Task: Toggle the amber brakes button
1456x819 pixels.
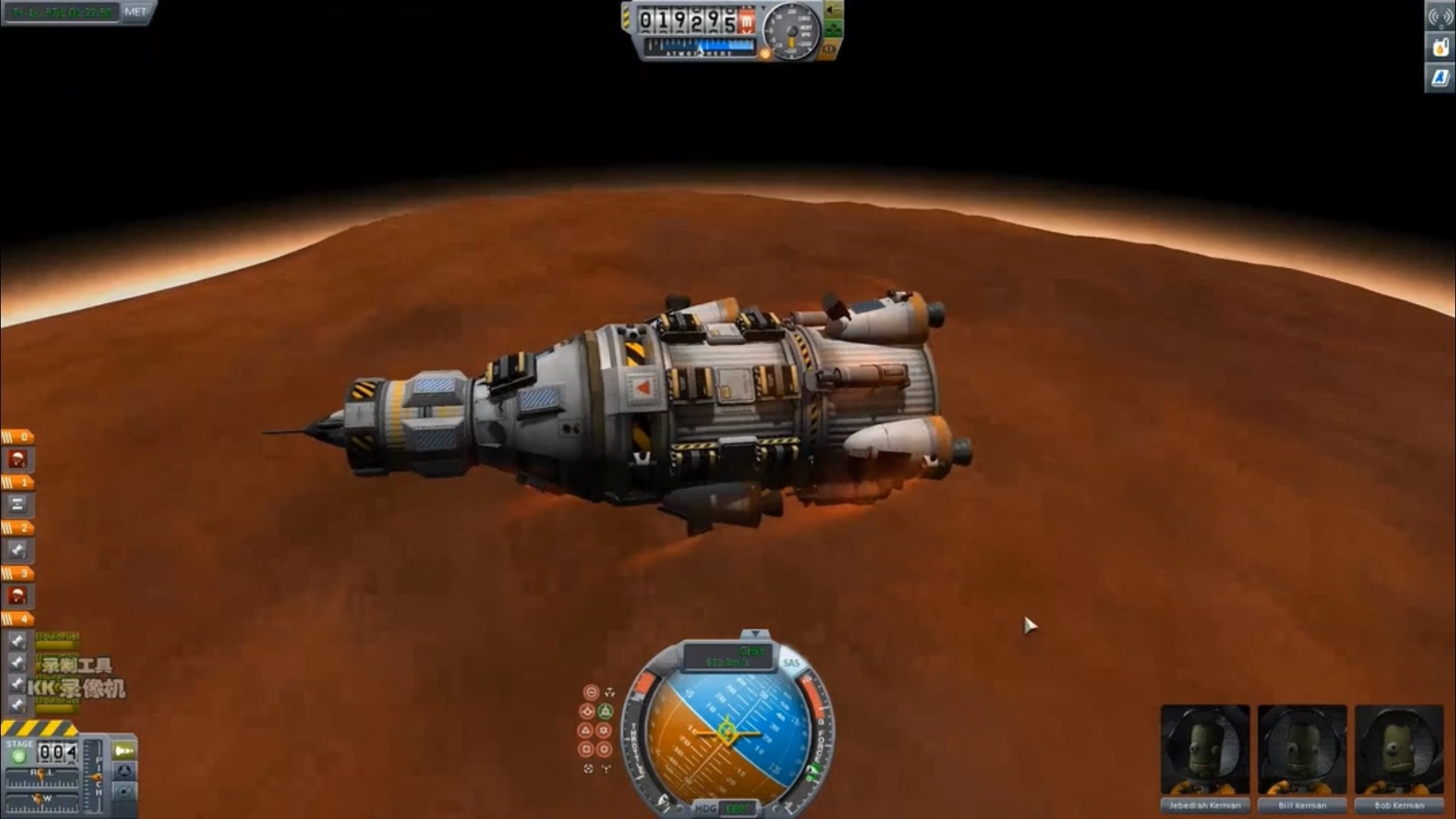Action: (830, 49)
